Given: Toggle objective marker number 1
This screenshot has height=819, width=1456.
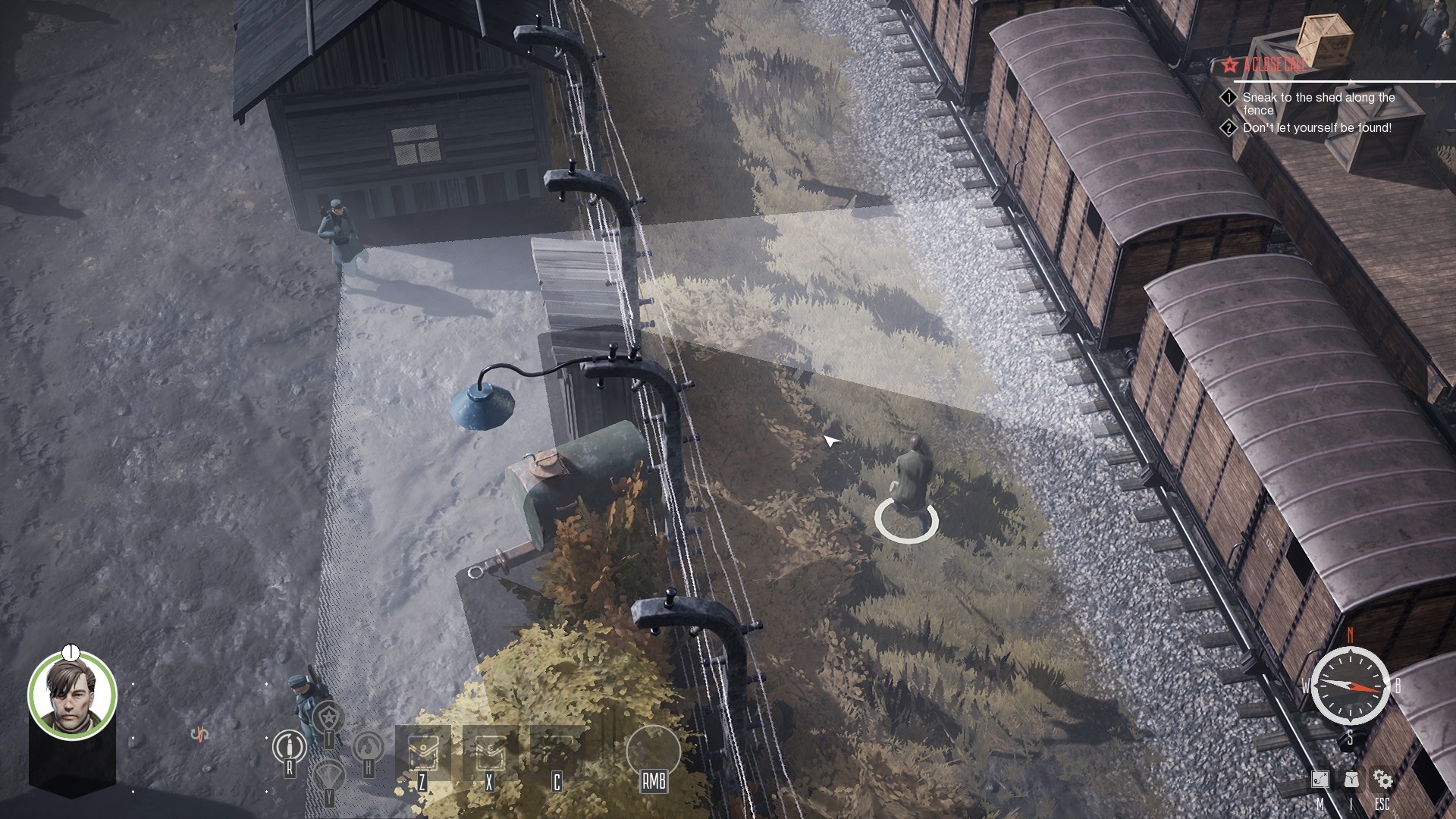Looking at the screenshot, I should pos(1230,97).
